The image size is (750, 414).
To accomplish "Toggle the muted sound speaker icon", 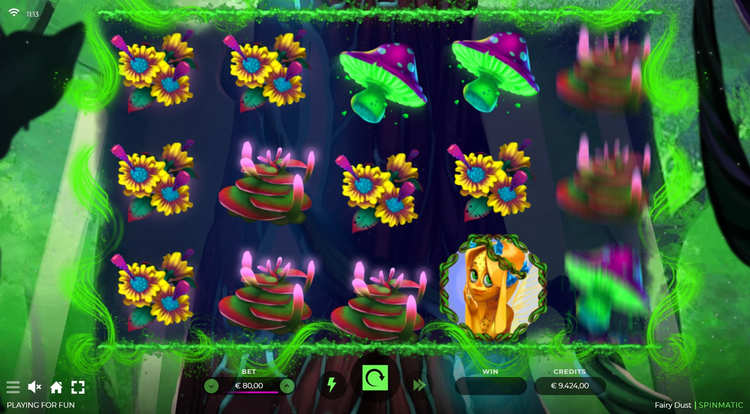I will (x=35, y=387).
